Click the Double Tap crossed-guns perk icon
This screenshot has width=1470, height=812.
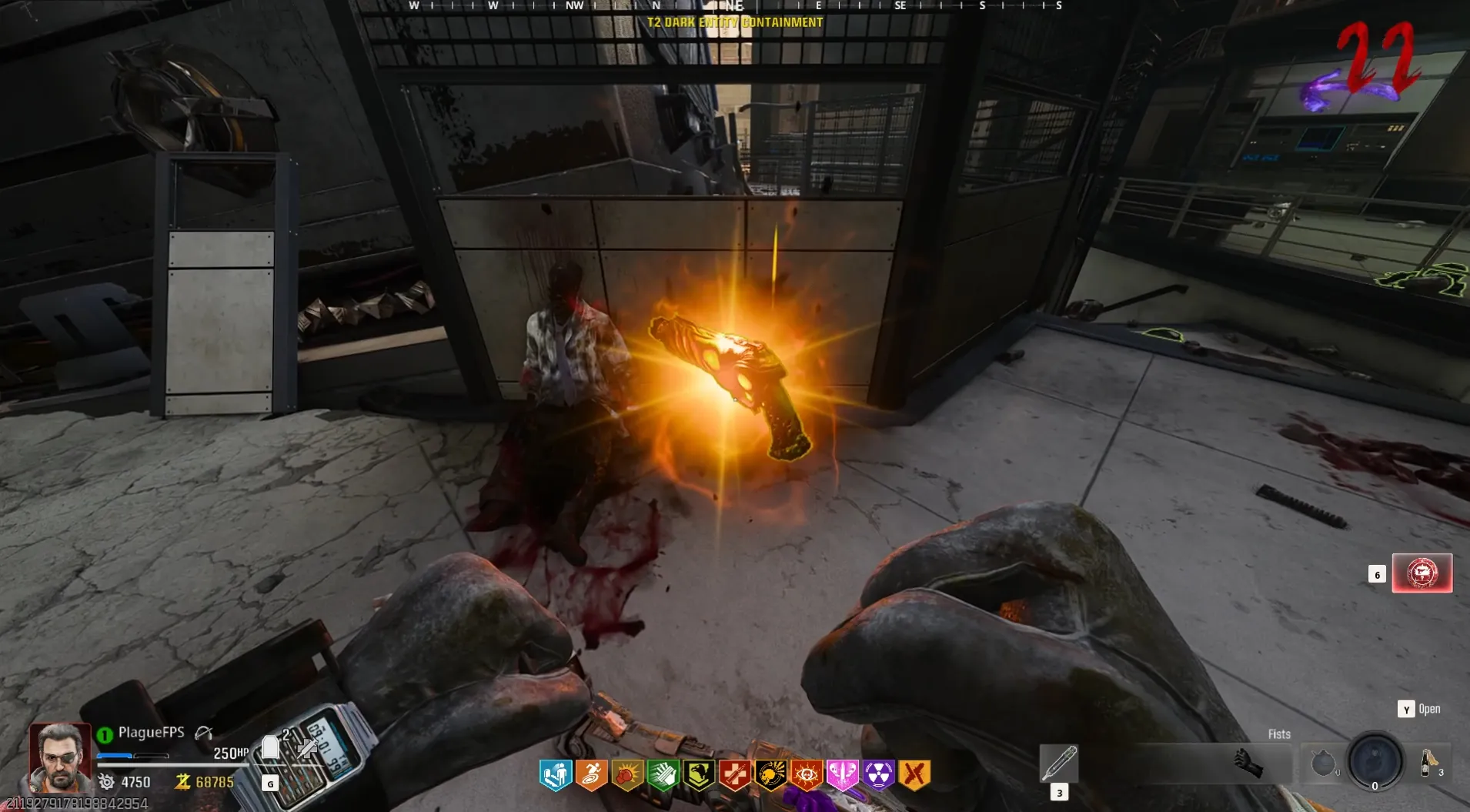point(914,775)
